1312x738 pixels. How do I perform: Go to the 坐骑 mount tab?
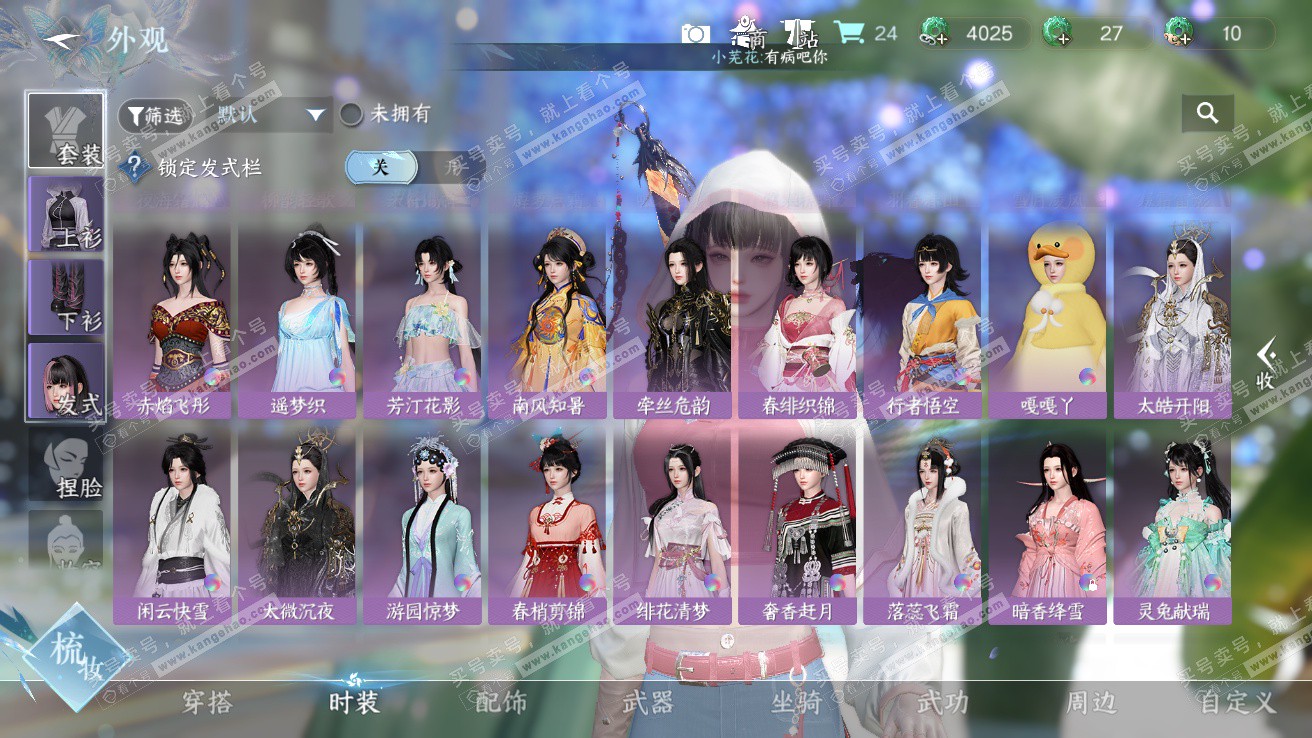[796, 702]
